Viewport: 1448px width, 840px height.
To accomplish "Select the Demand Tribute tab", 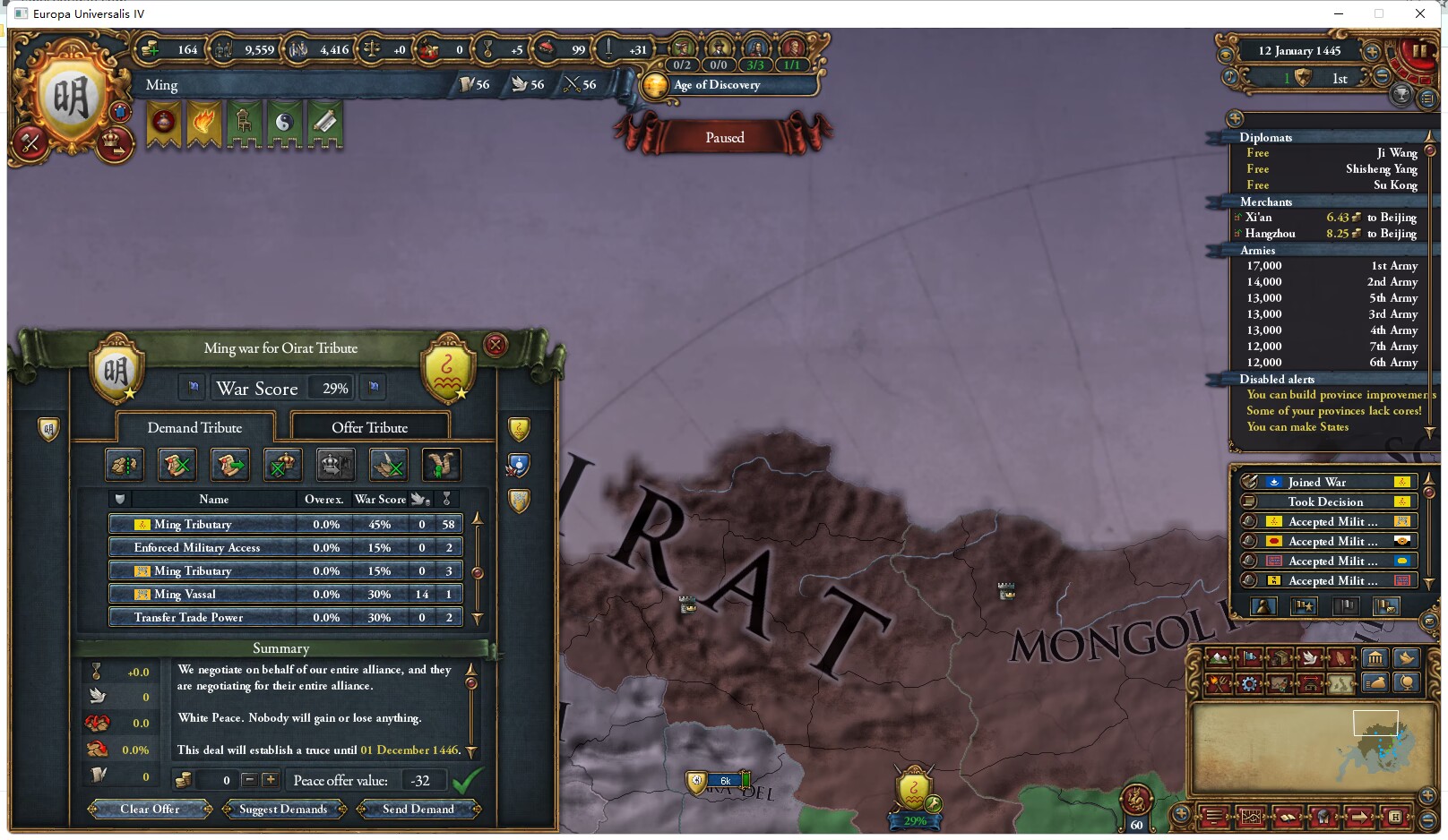I will (x=195, y=427).
